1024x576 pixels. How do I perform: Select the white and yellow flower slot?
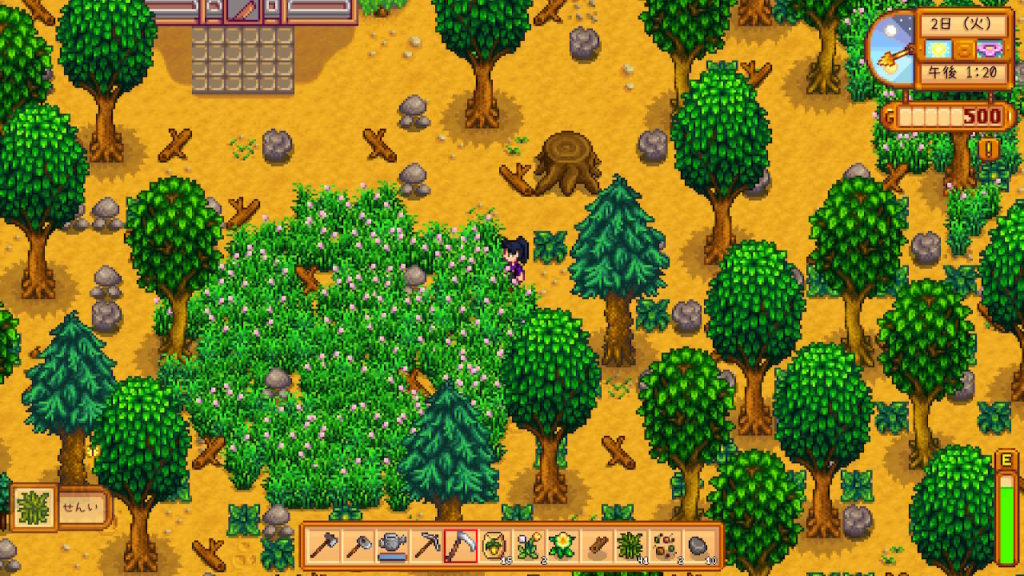528,547
